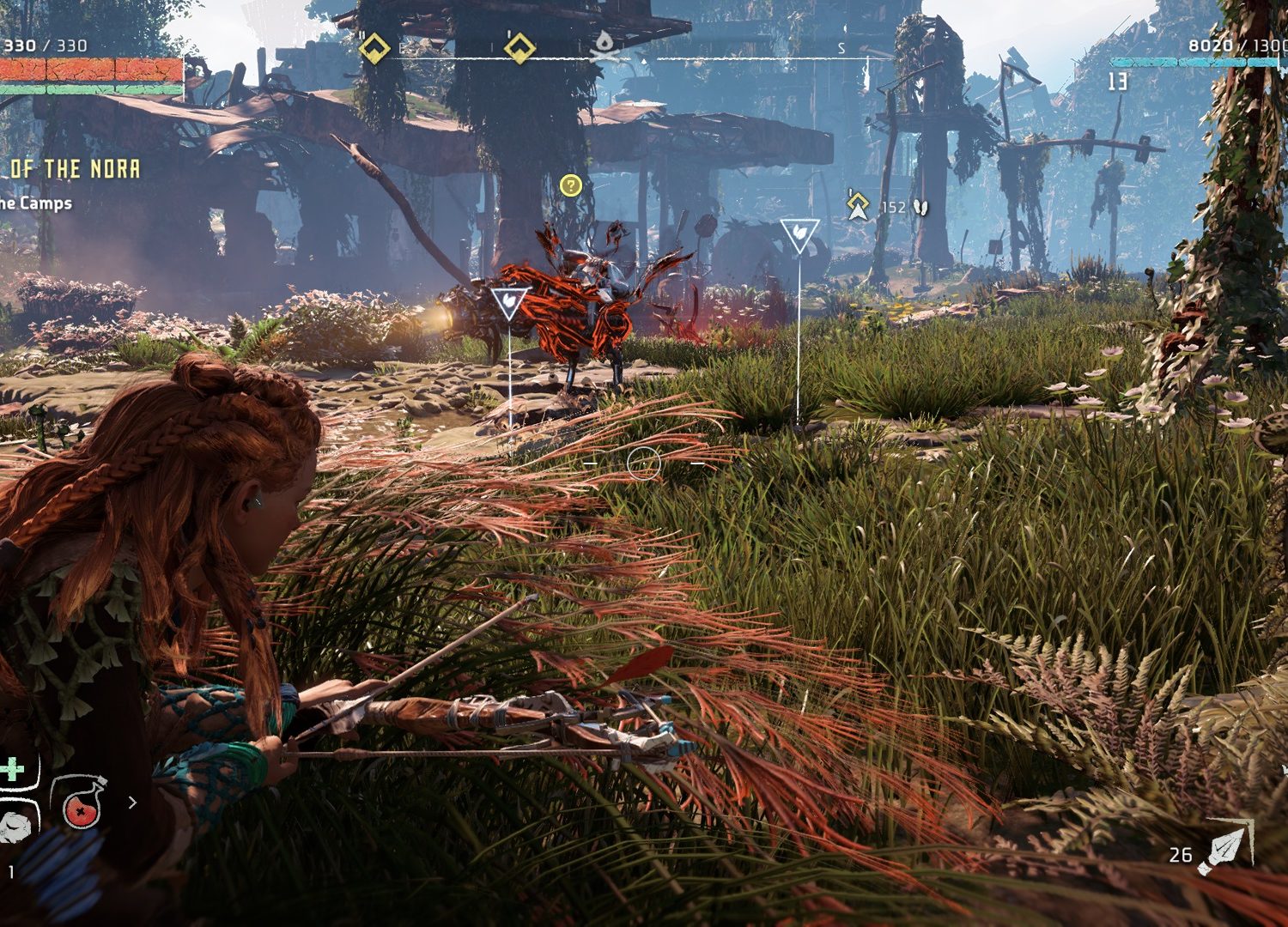This screenshot has width=1288, height=927.
Task: Open the 'Of the Nora' quest tracker
Action: 74,169
